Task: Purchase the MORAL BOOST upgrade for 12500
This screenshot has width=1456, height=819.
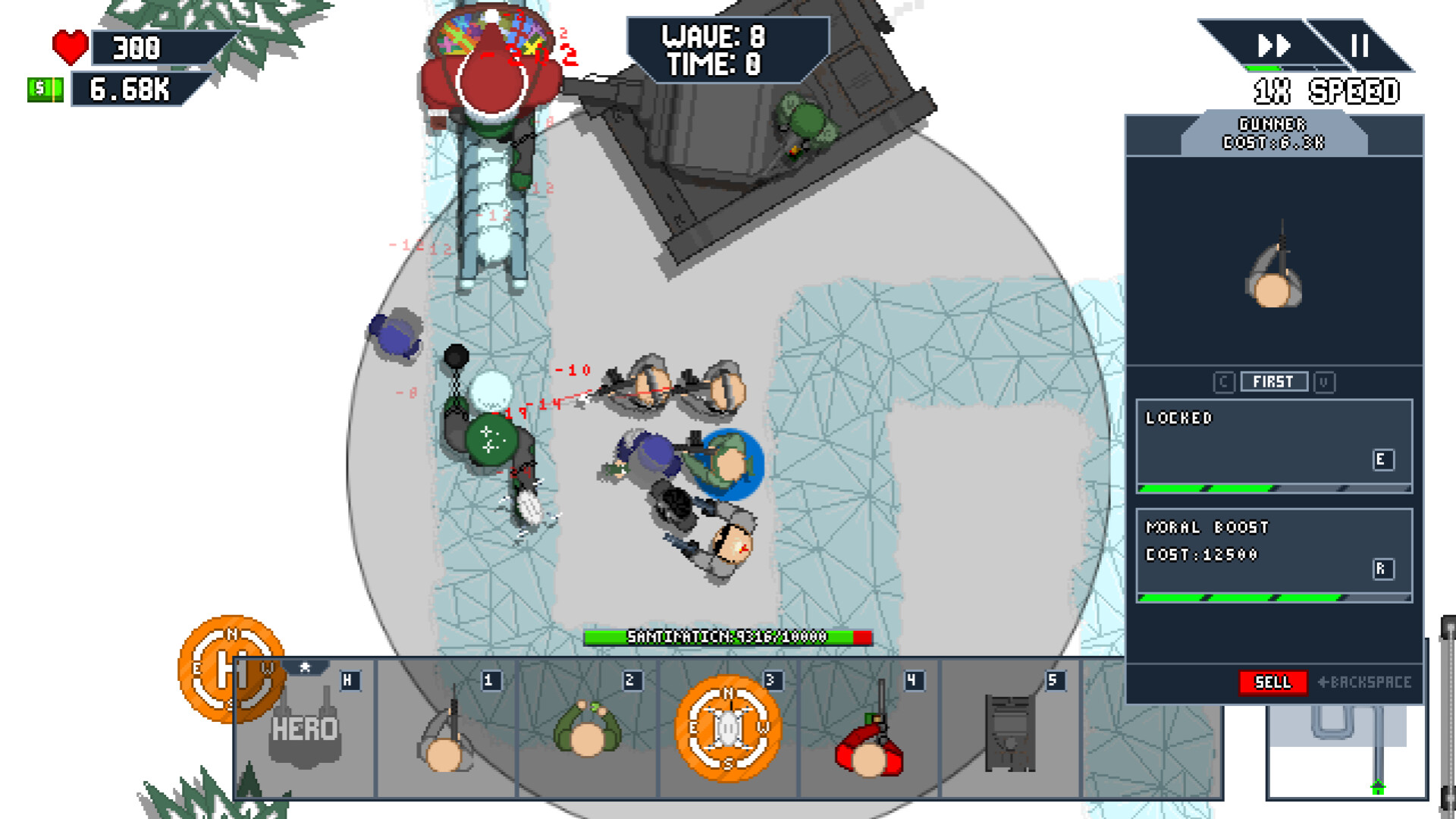Action: point(1274,554)
